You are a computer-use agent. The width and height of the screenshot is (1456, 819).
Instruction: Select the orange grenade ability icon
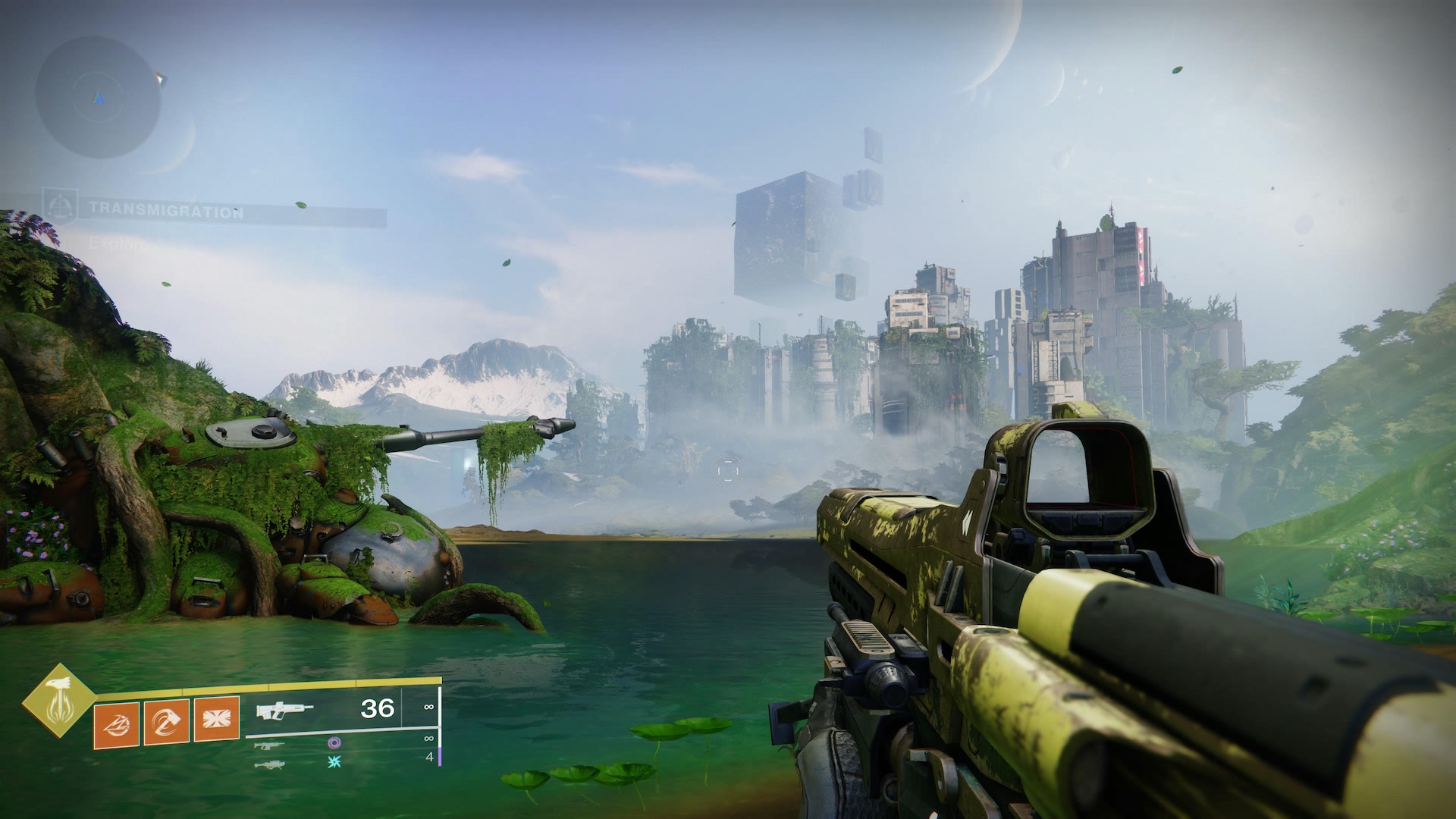coord(116,725)
